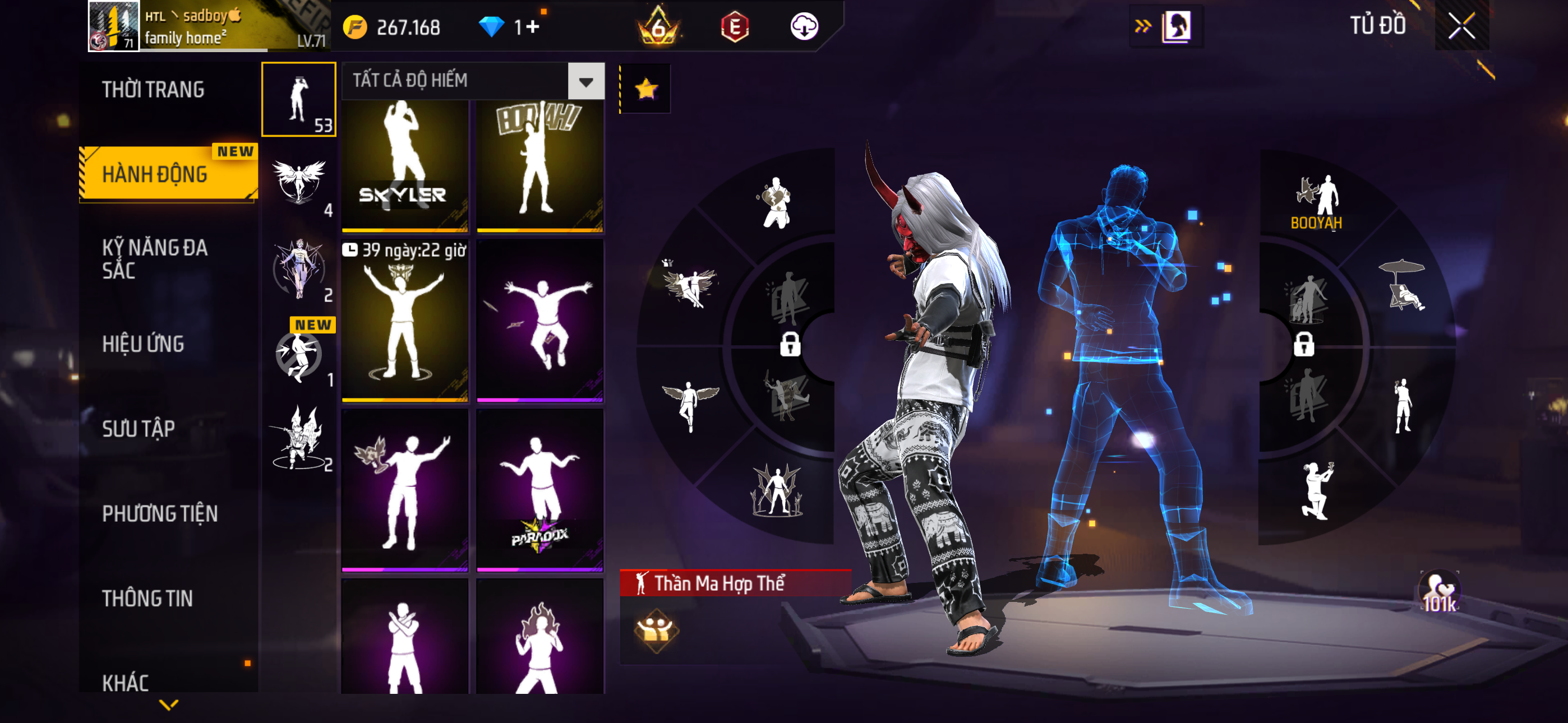Expand the TẤT CẢ ĐỘ HIẾM rarity dropdown
Viewport: 1568px width, 723px height.
pos(585,81)
